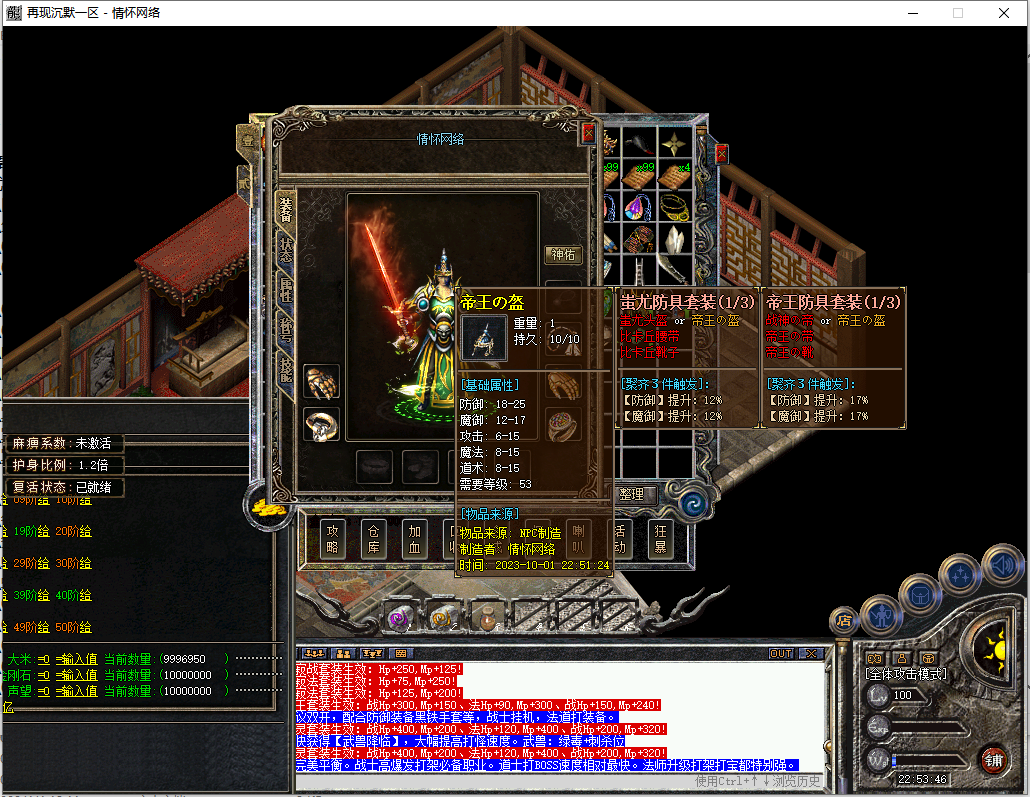
Task: Select the shuriken item in the bag
Action: tap(678, 143)
